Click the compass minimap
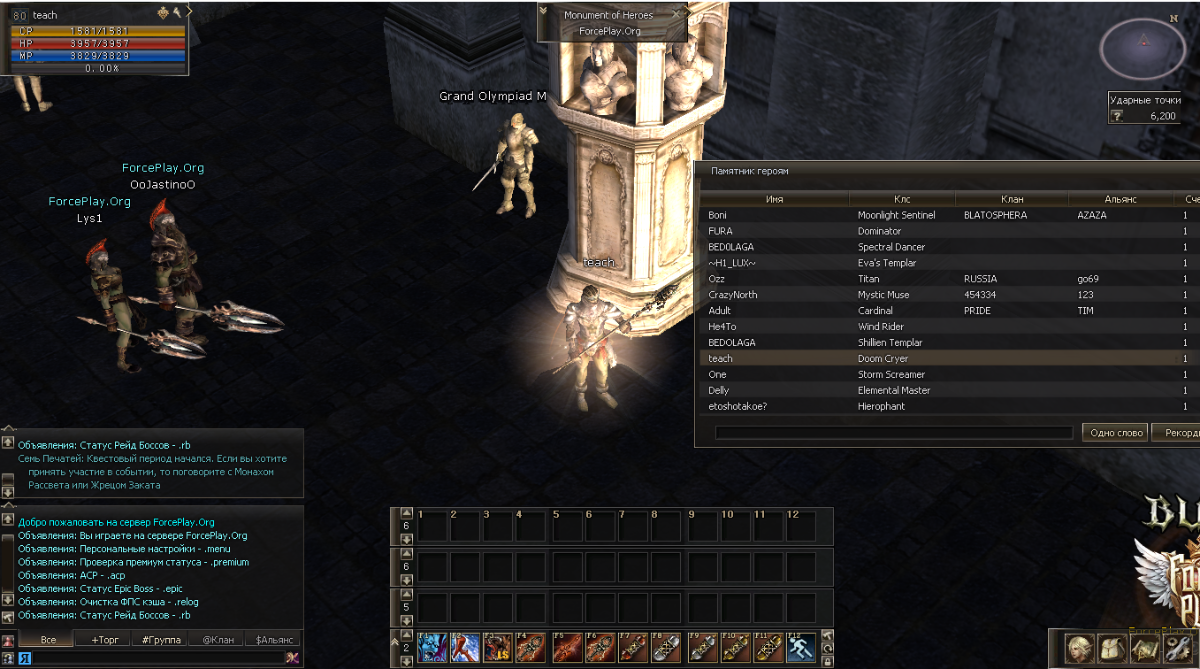This screenshot has height=669, width=1200. click(x=1143, y=49)
